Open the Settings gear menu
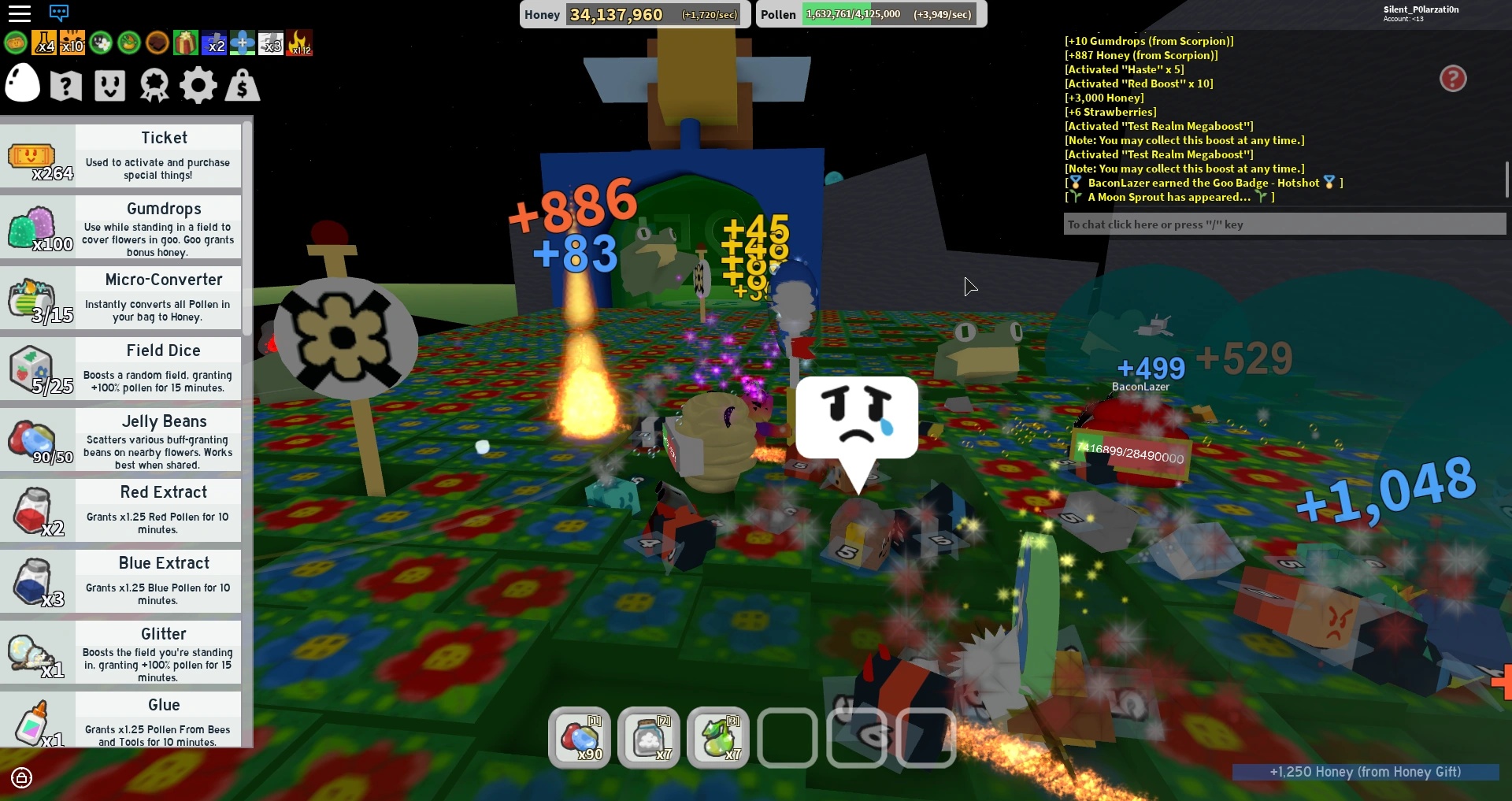1512x801 pixels. [x=198, y=84]
